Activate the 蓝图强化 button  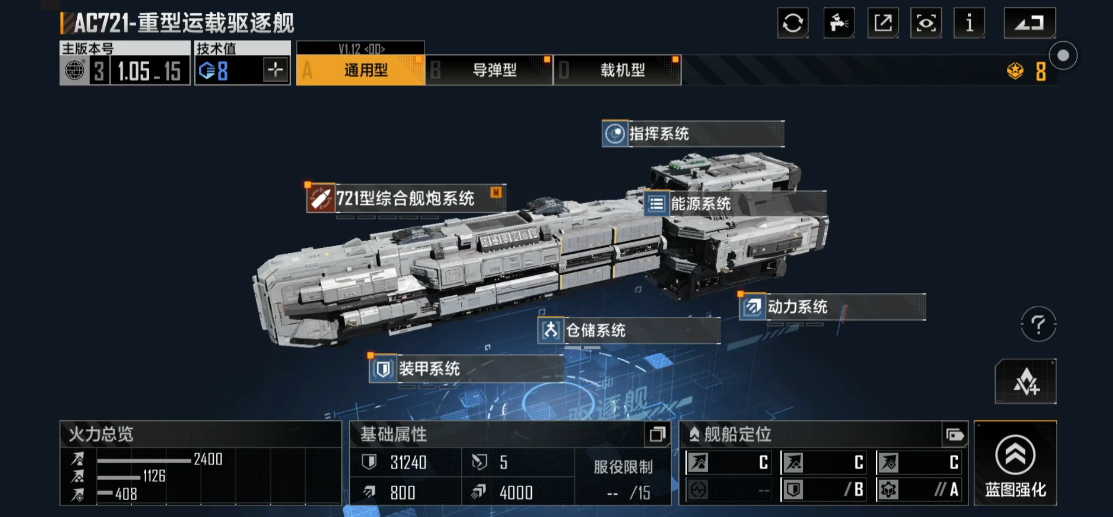point(1015,463)
